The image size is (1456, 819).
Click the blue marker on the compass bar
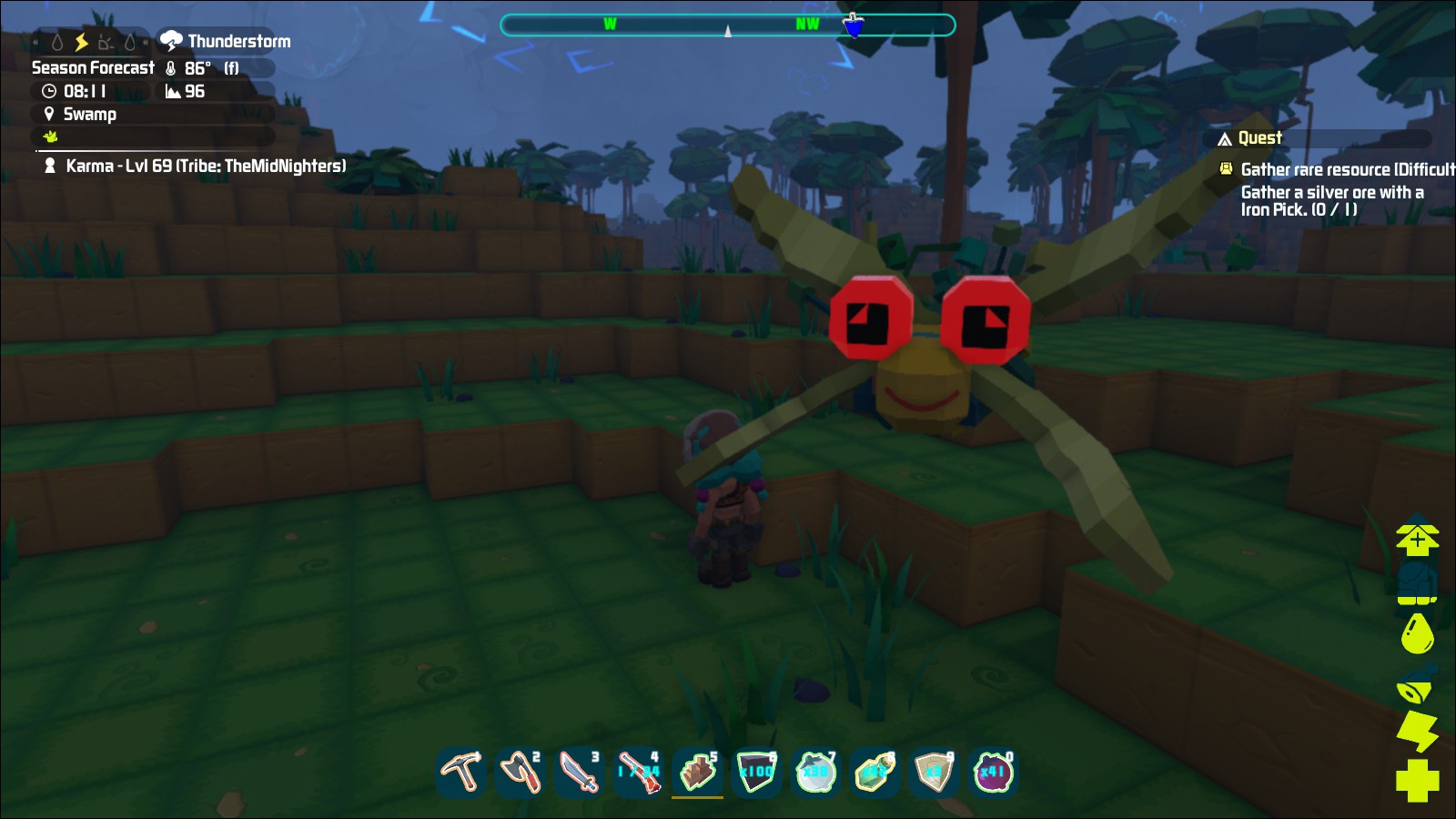coord(852,25)
